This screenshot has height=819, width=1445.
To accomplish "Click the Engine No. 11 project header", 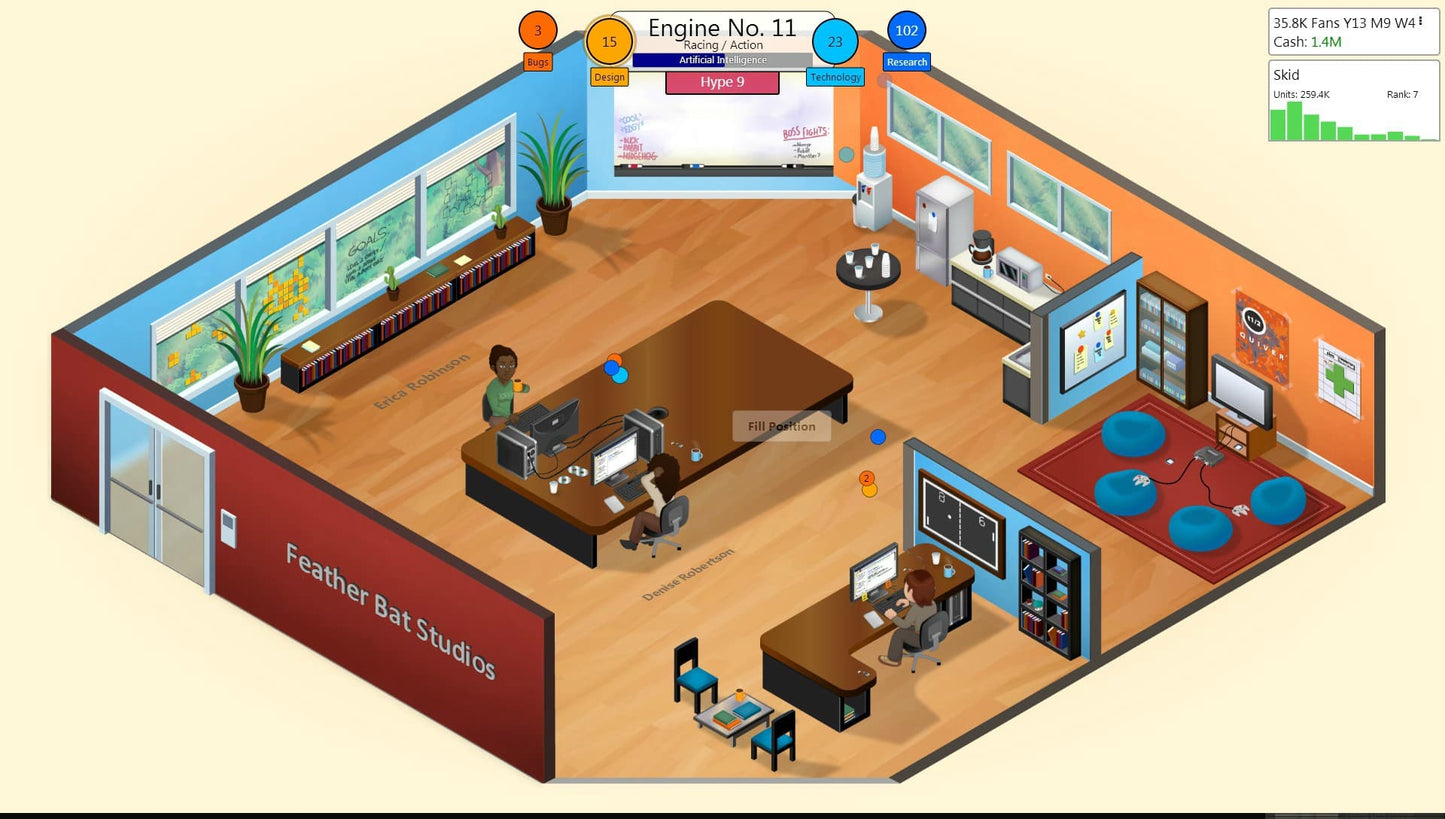I will point(722,27).
